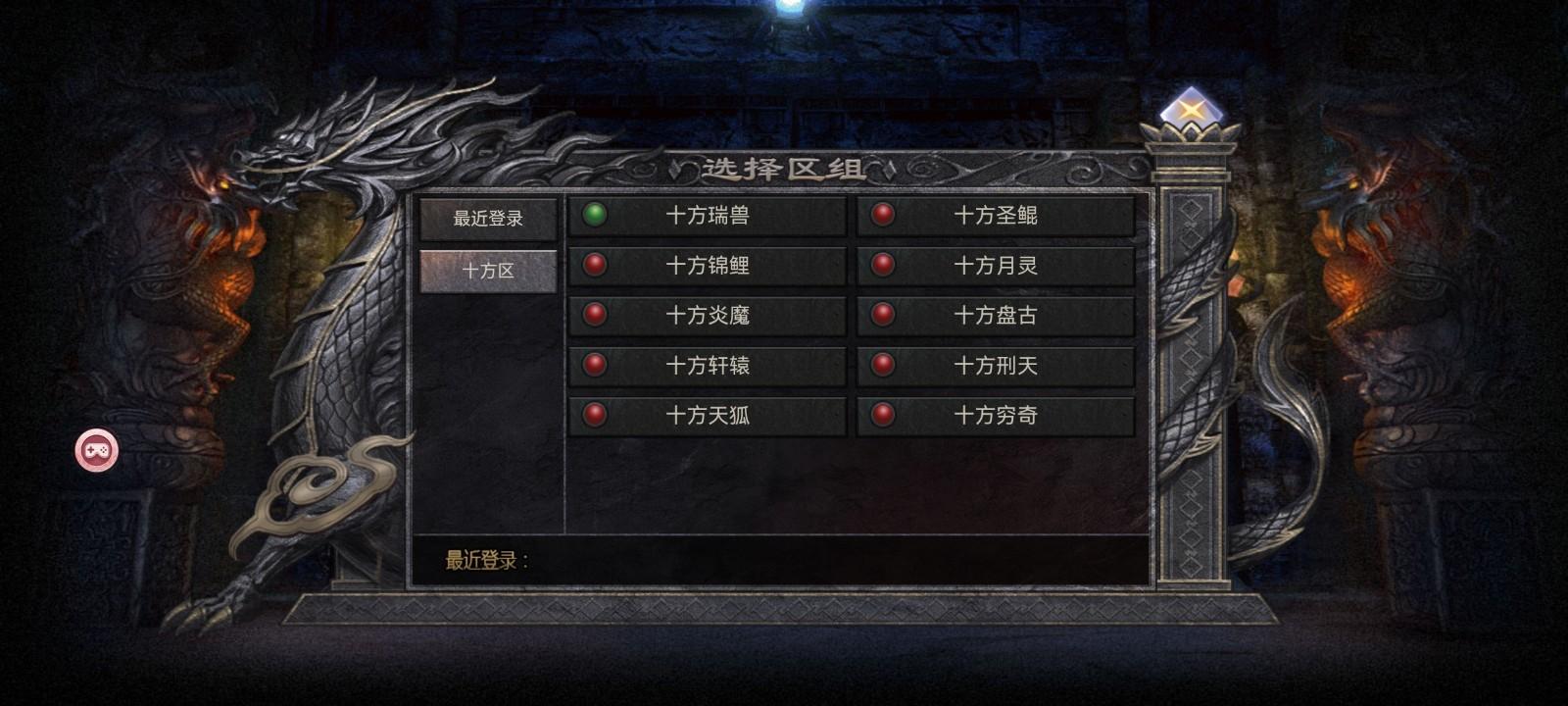Select the 十方锦鲤 server
1568x706 pixels.
click(708, 266)
